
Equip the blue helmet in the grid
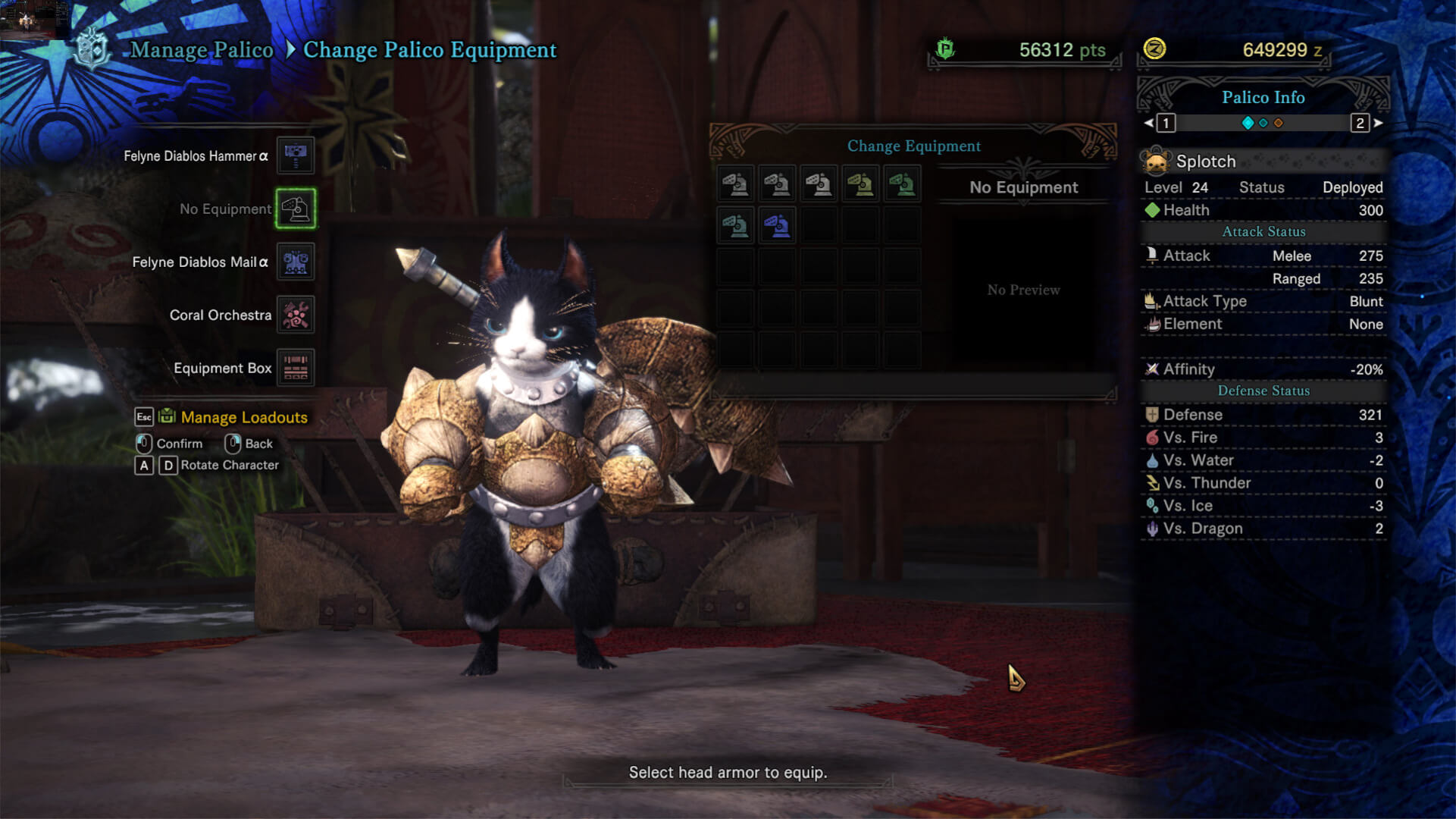(777, 225)
